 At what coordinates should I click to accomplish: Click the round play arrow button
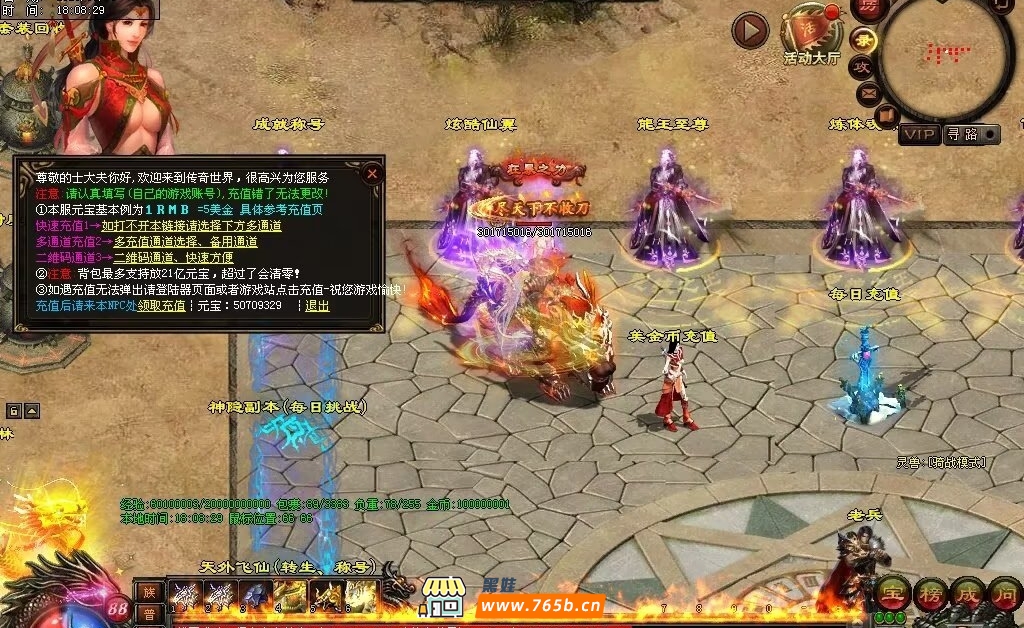(750, 31)
